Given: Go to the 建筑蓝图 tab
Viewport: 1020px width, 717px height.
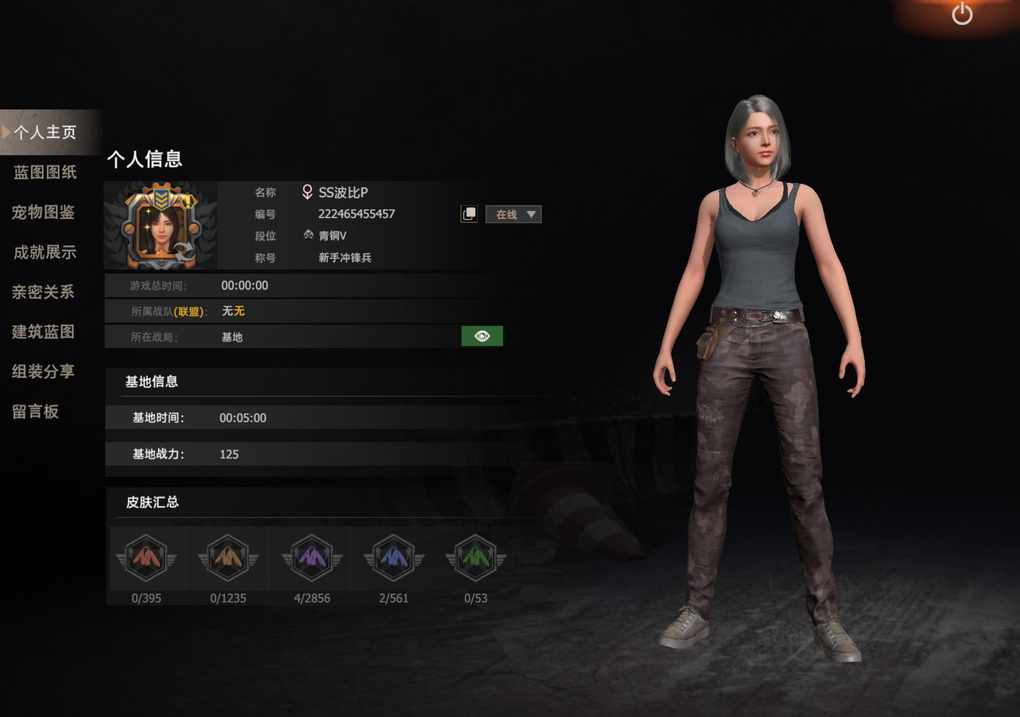Looking at the screenshot, I should point(44,332).
